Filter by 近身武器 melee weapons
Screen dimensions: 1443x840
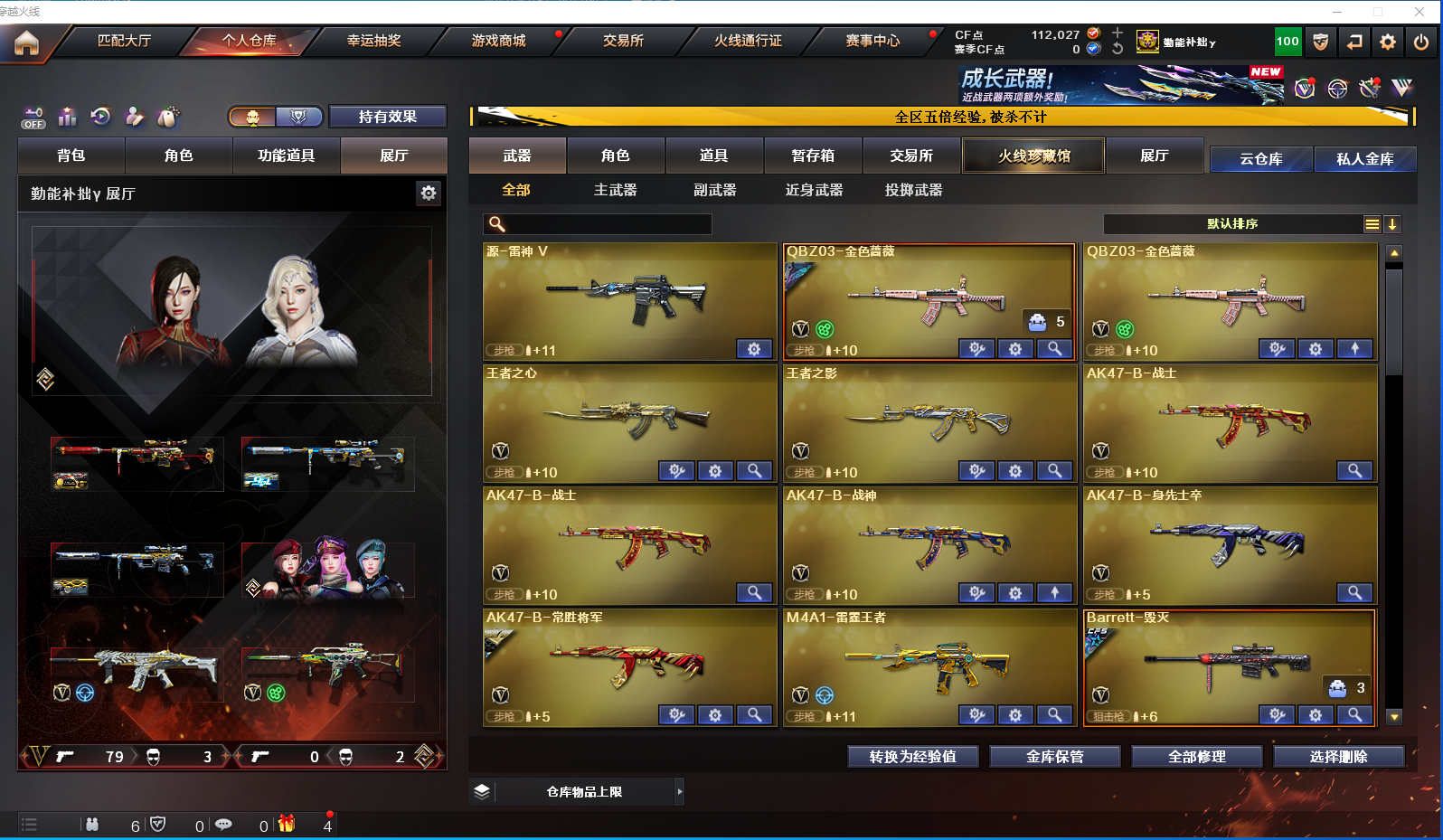(814, 190)
